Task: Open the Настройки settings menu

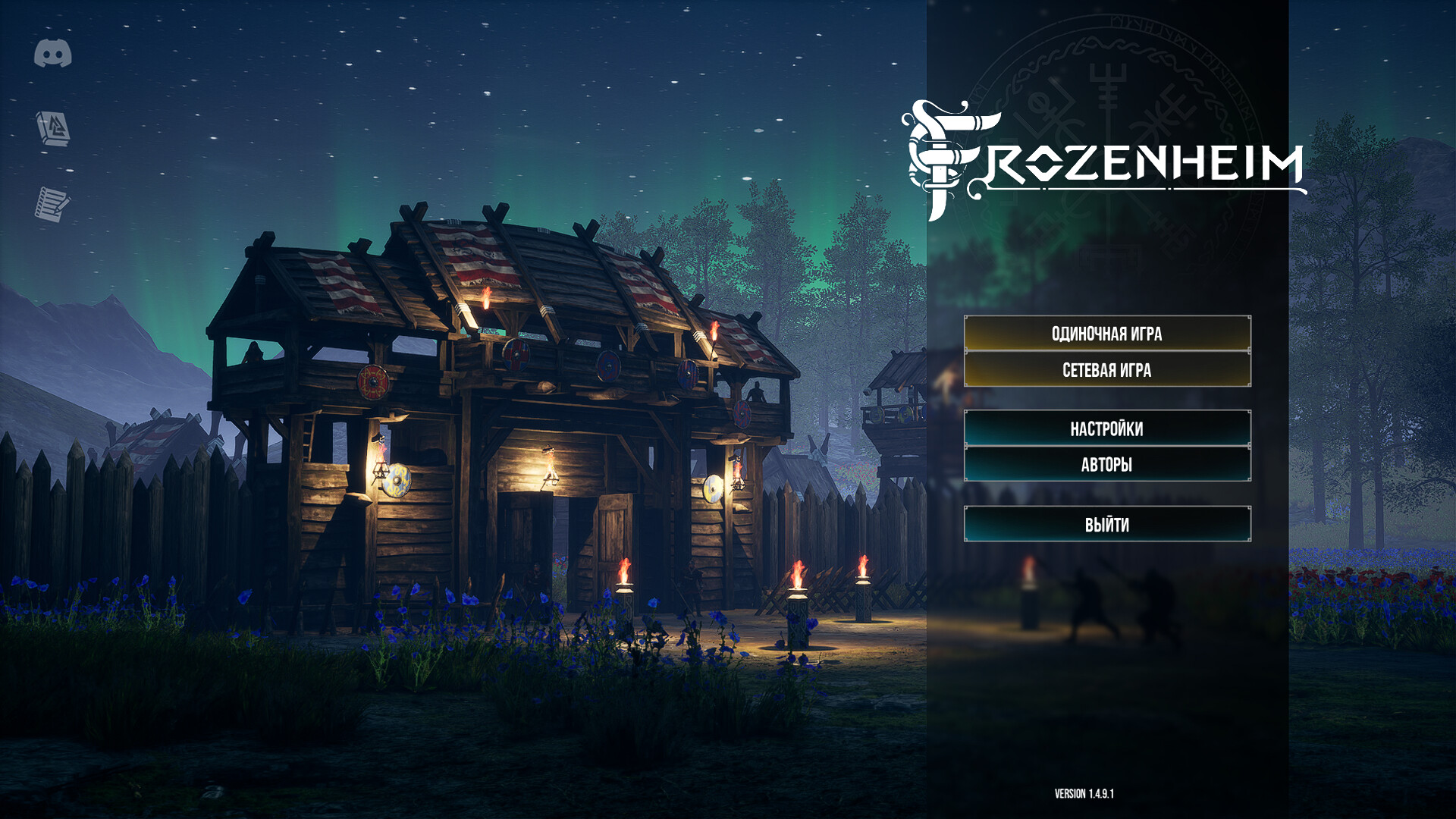Action: click(x=1106, y=428)
